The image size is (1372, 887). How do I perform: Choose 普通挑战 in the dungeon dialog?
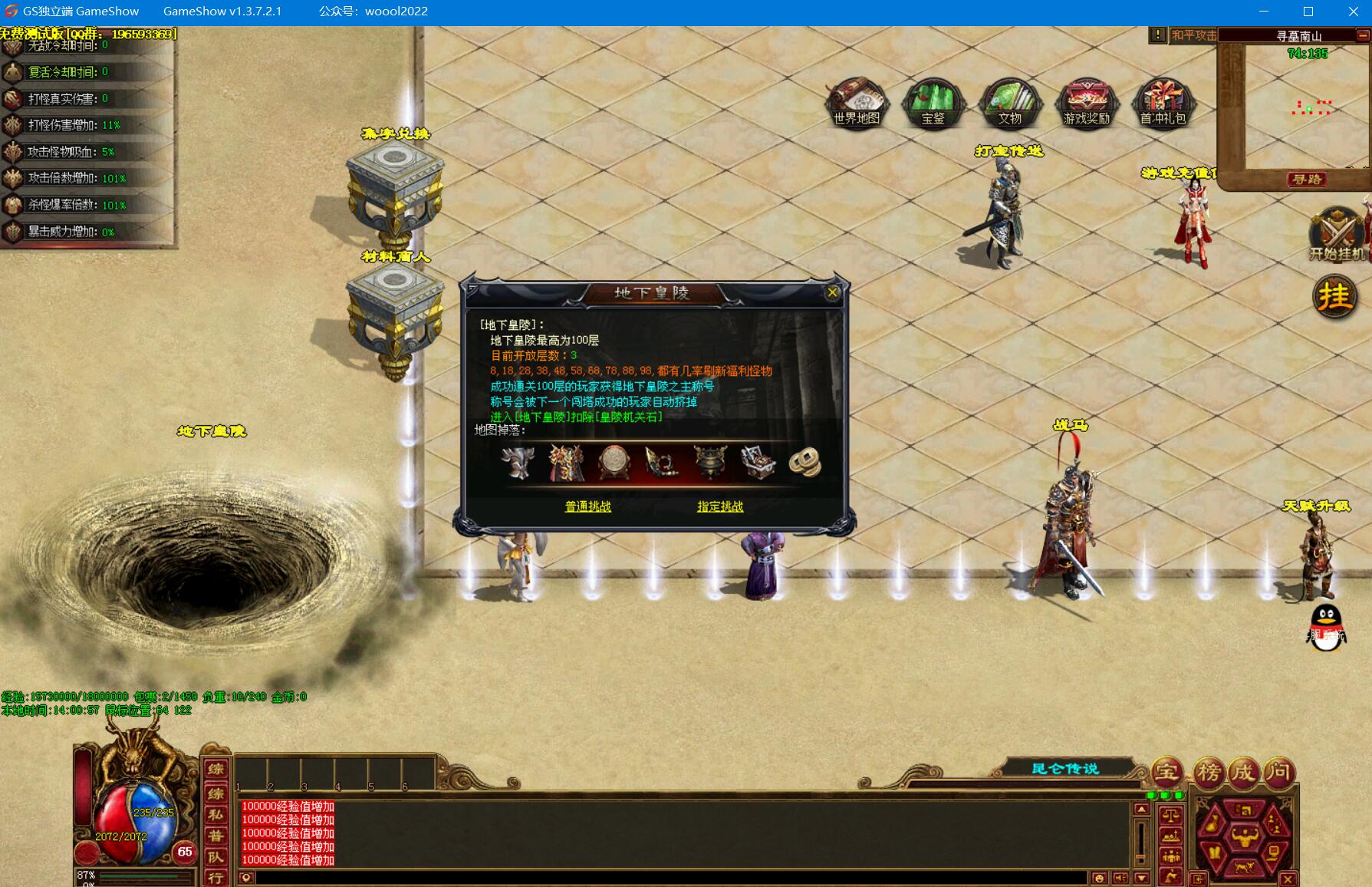point(588,506)
